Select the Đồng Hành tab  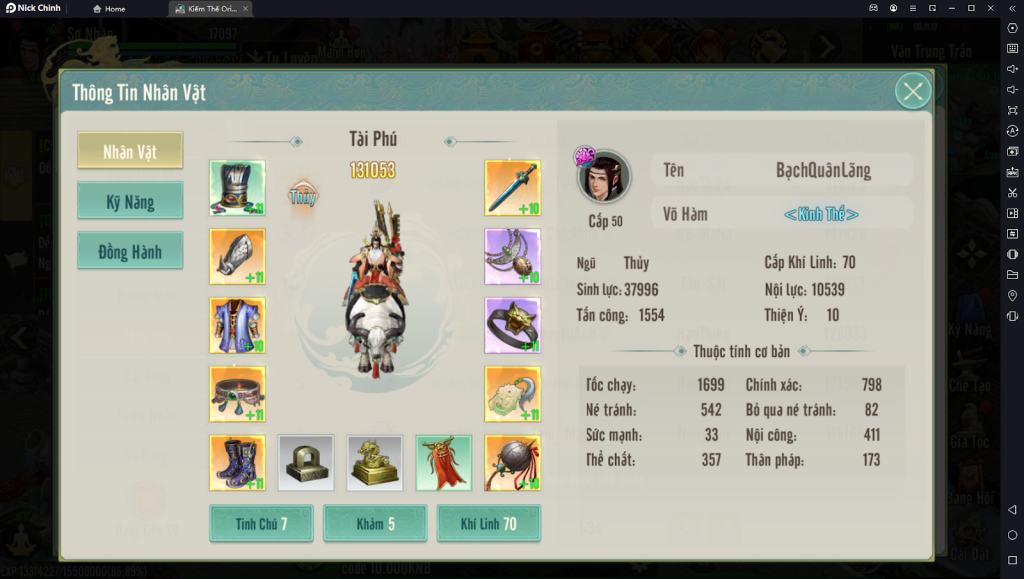pos(130,251)
